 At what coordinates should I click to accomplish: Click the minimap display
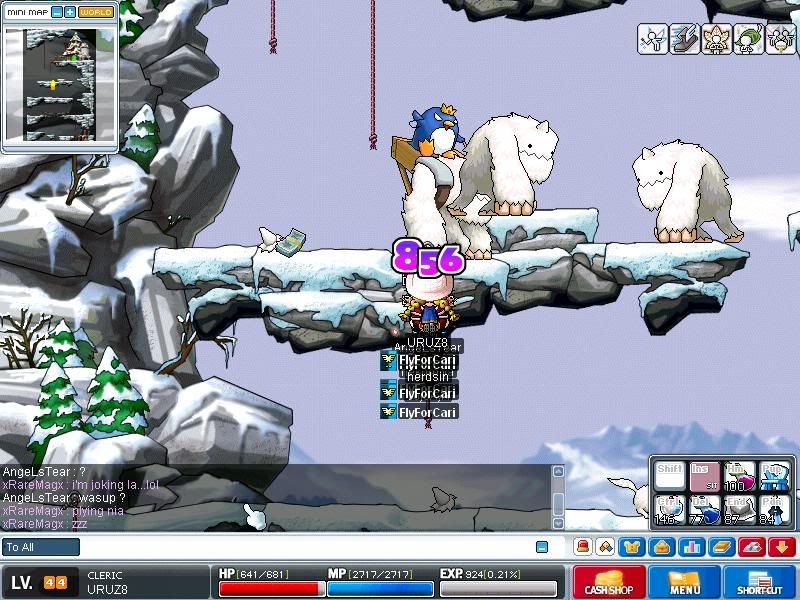(x=60, y=85)
